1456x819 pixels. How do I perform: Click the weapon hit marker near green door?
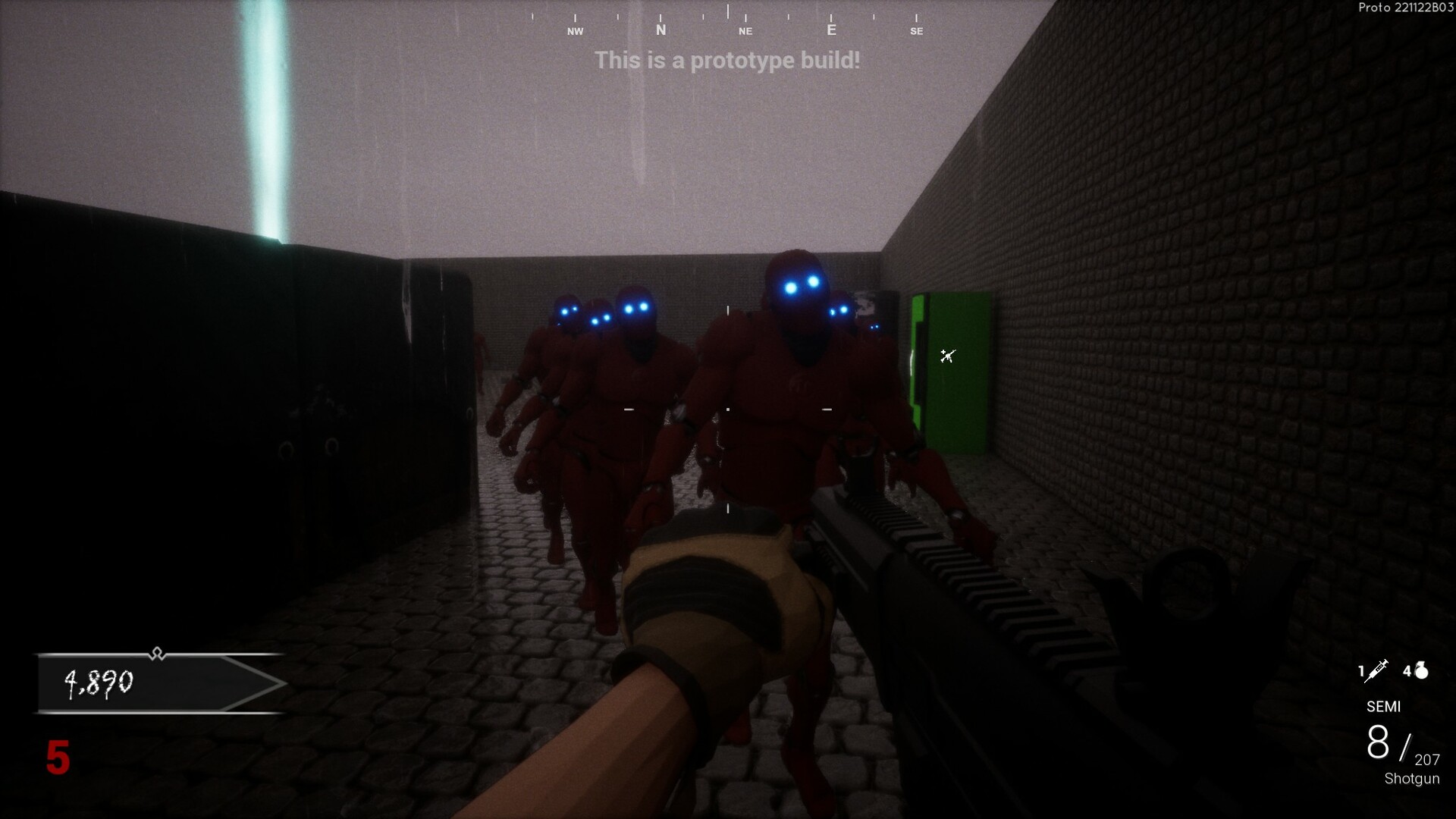click(x=949, y=356)
